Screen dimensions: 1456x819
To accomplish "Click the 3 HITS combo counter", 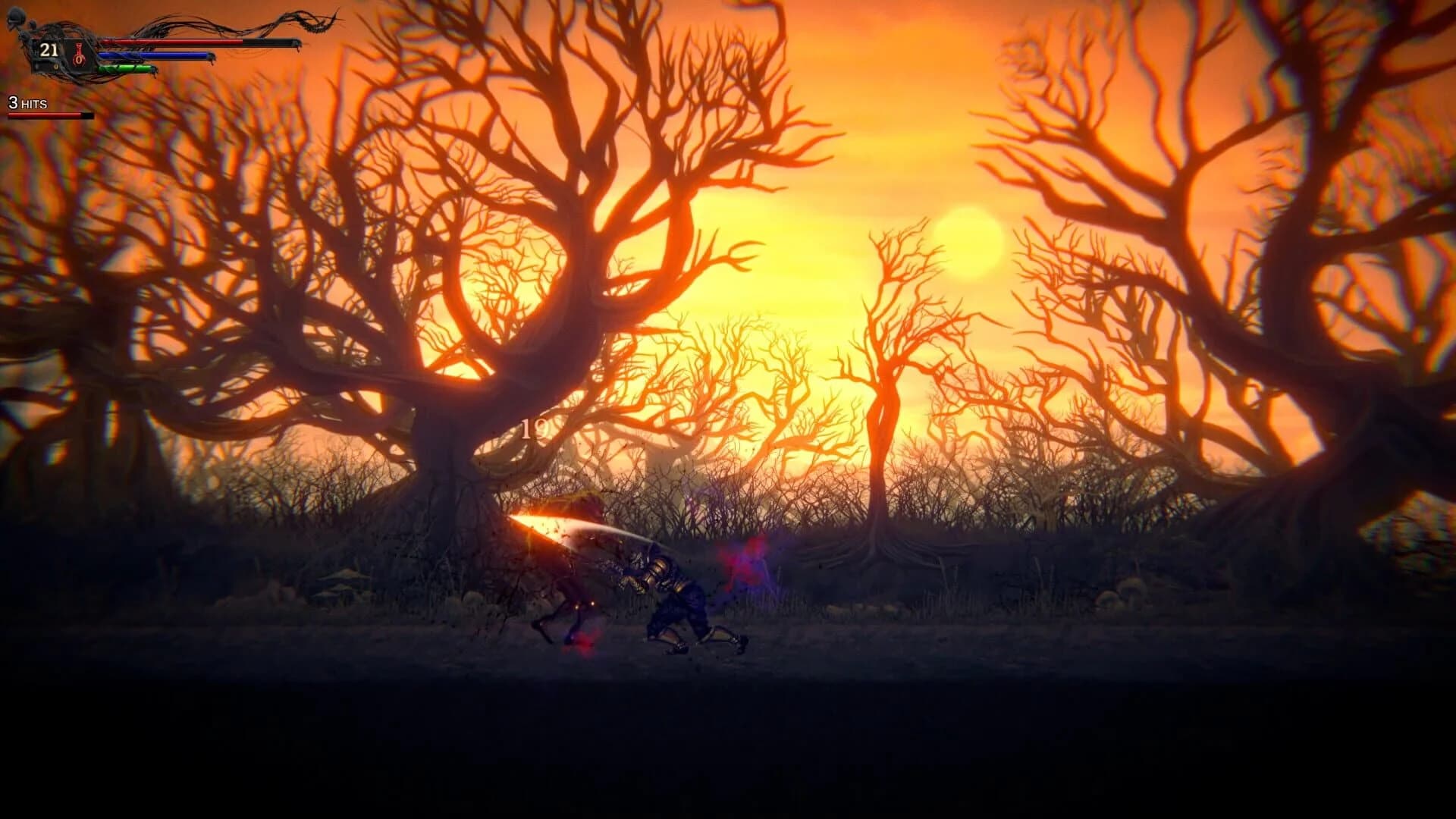I will pyautogui.click(x=27, y=102).
